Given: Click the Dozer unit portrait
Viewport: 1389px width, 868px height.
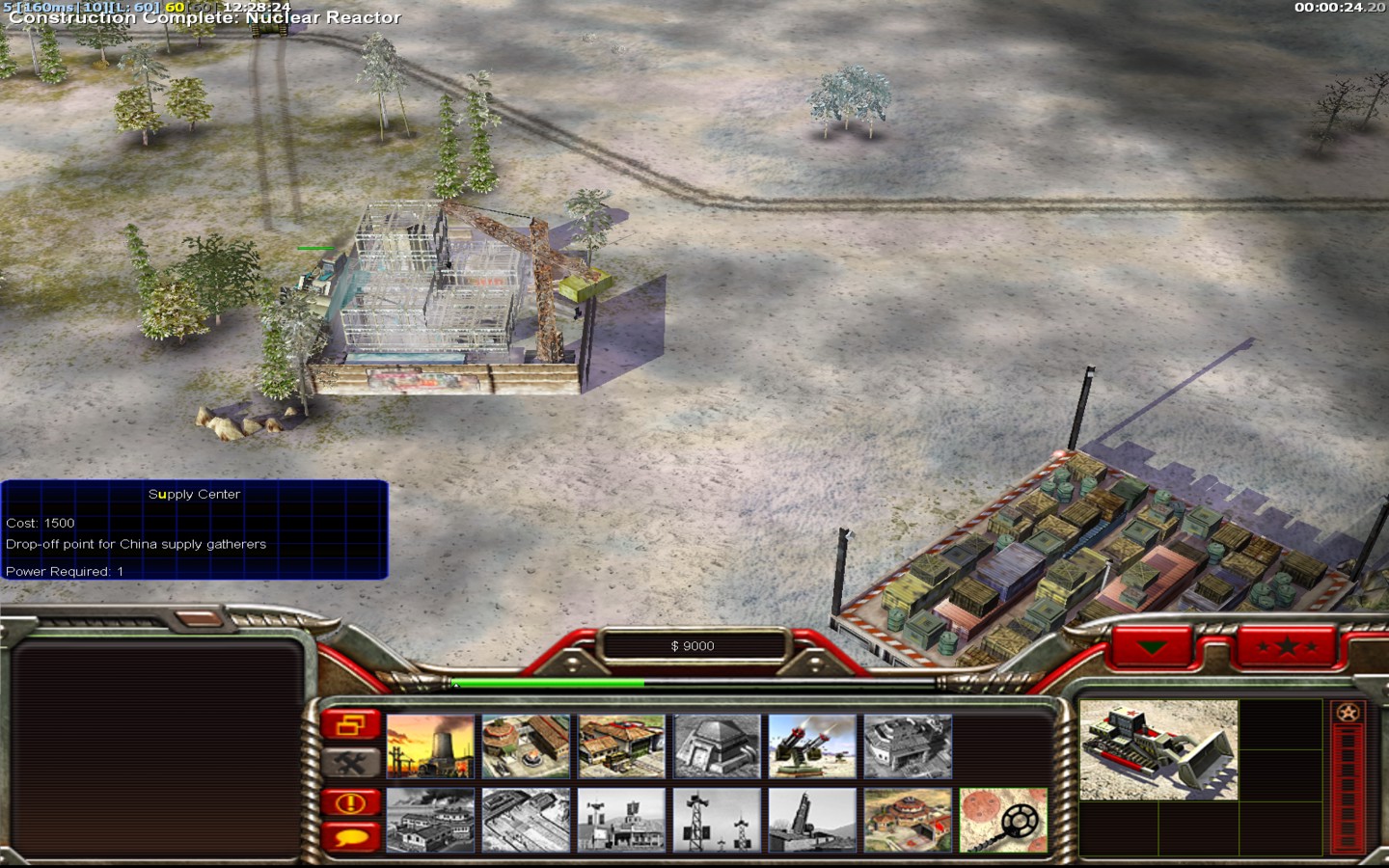Looking at the screenshot, I should [1158, 750].
